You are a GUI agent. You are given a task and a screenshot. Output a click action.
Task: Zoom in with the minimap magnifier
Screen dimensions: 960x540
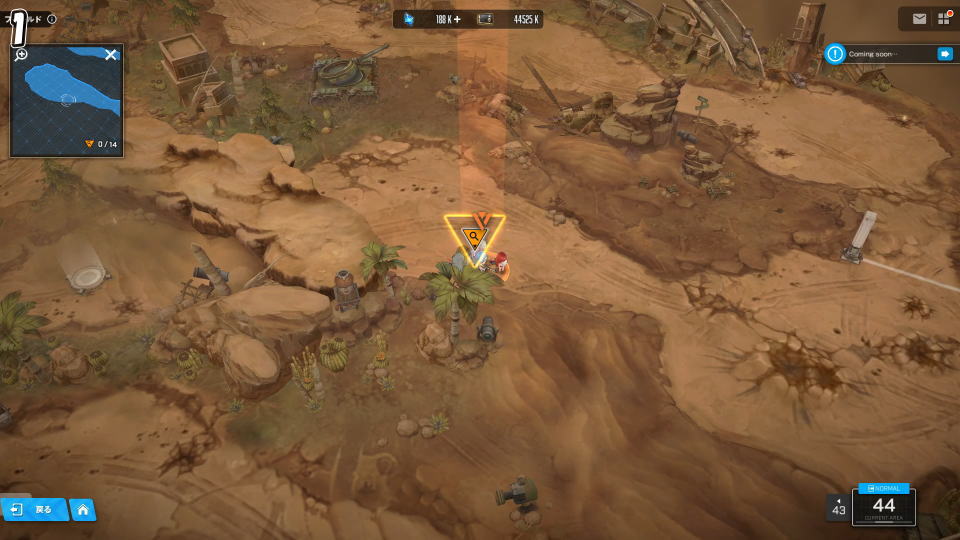pyautogui.click(x=21, y=55)
